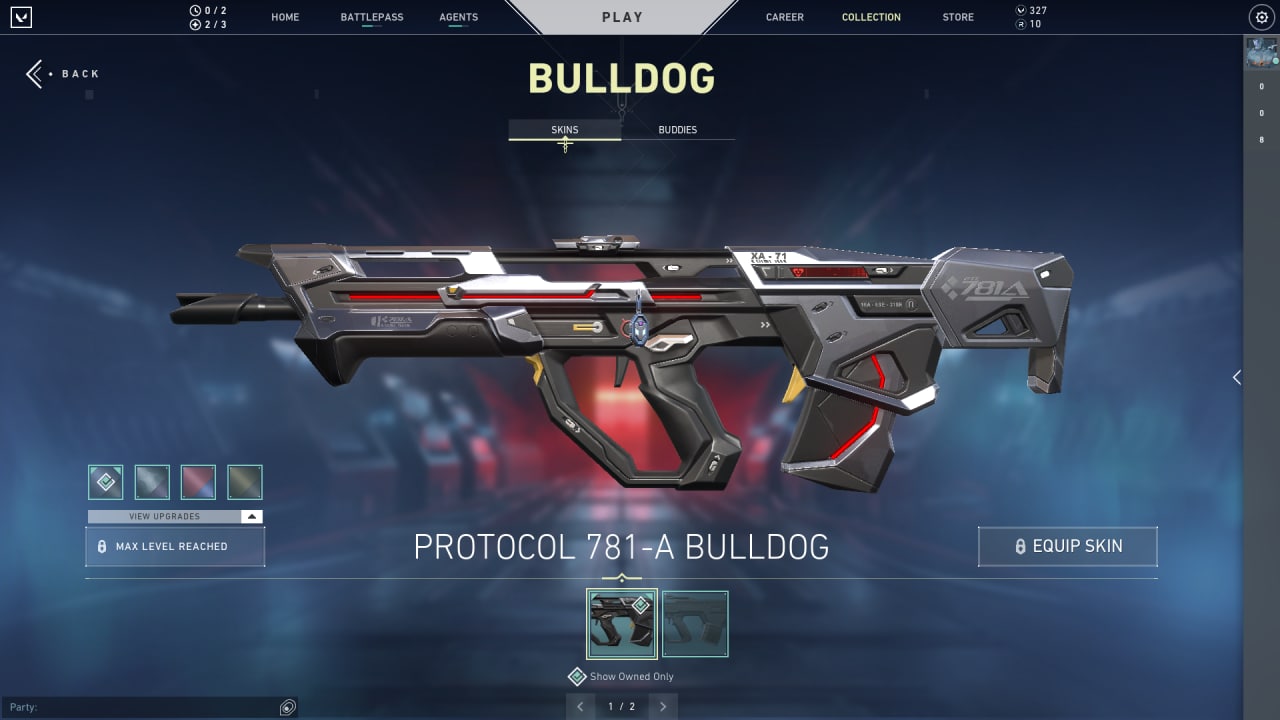This screenshot has height=720, width=1280.
Task: Enable Show Owned Only
Action: coord(577,677)
